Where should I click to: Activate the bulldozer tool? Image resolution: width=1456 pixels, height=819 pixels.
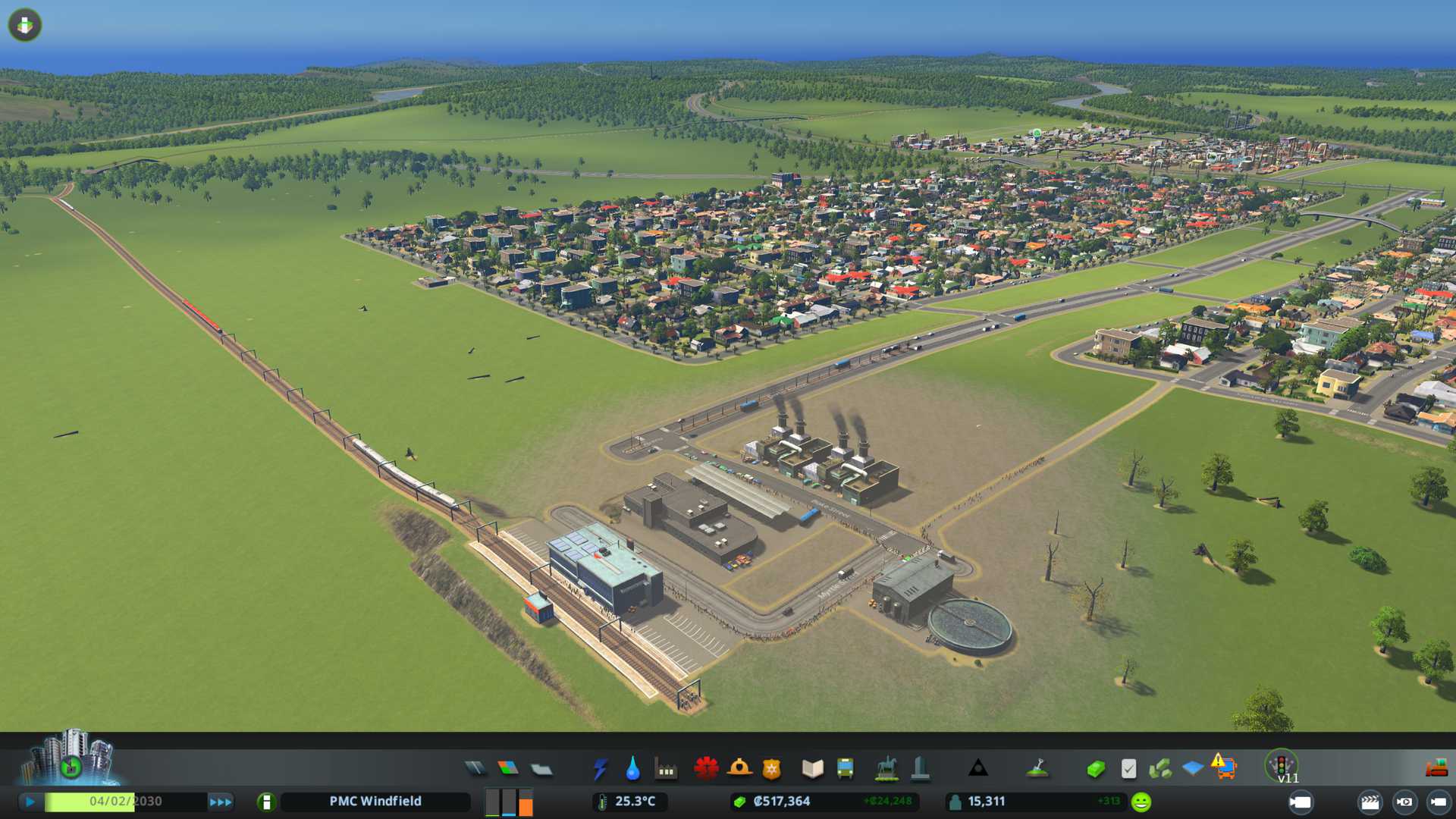[1436, 769]
